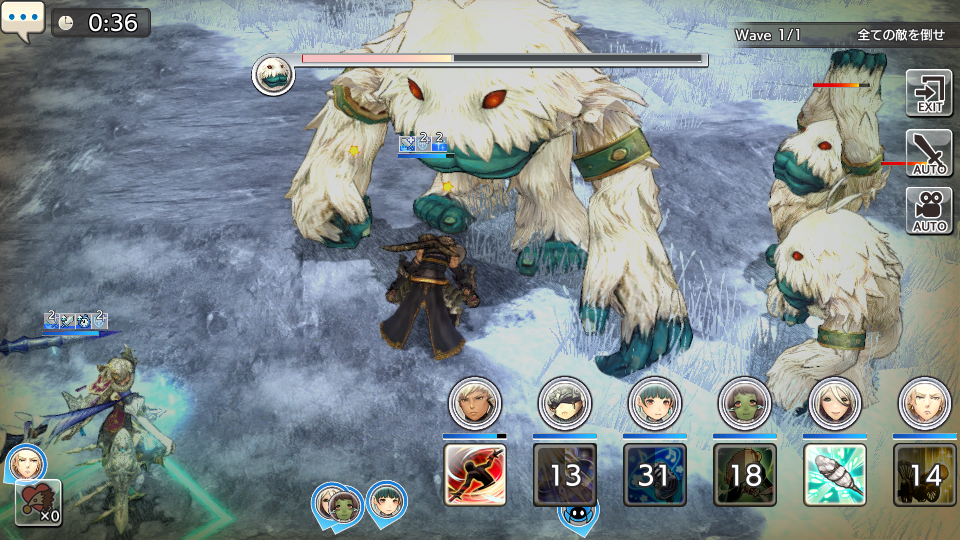960x540 pixels.
Task: Select the skill with cooldown 13
Action: pyautogui.click(x=565, y=474)
